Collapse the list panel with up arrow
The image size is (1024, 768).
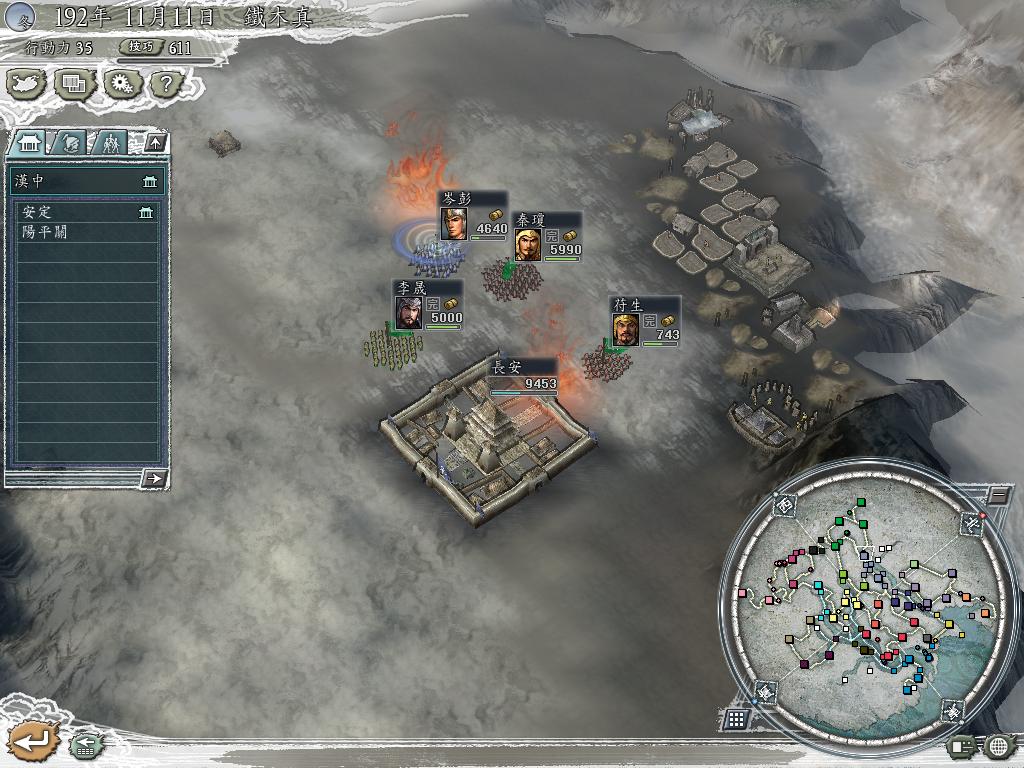click(154, 143)
